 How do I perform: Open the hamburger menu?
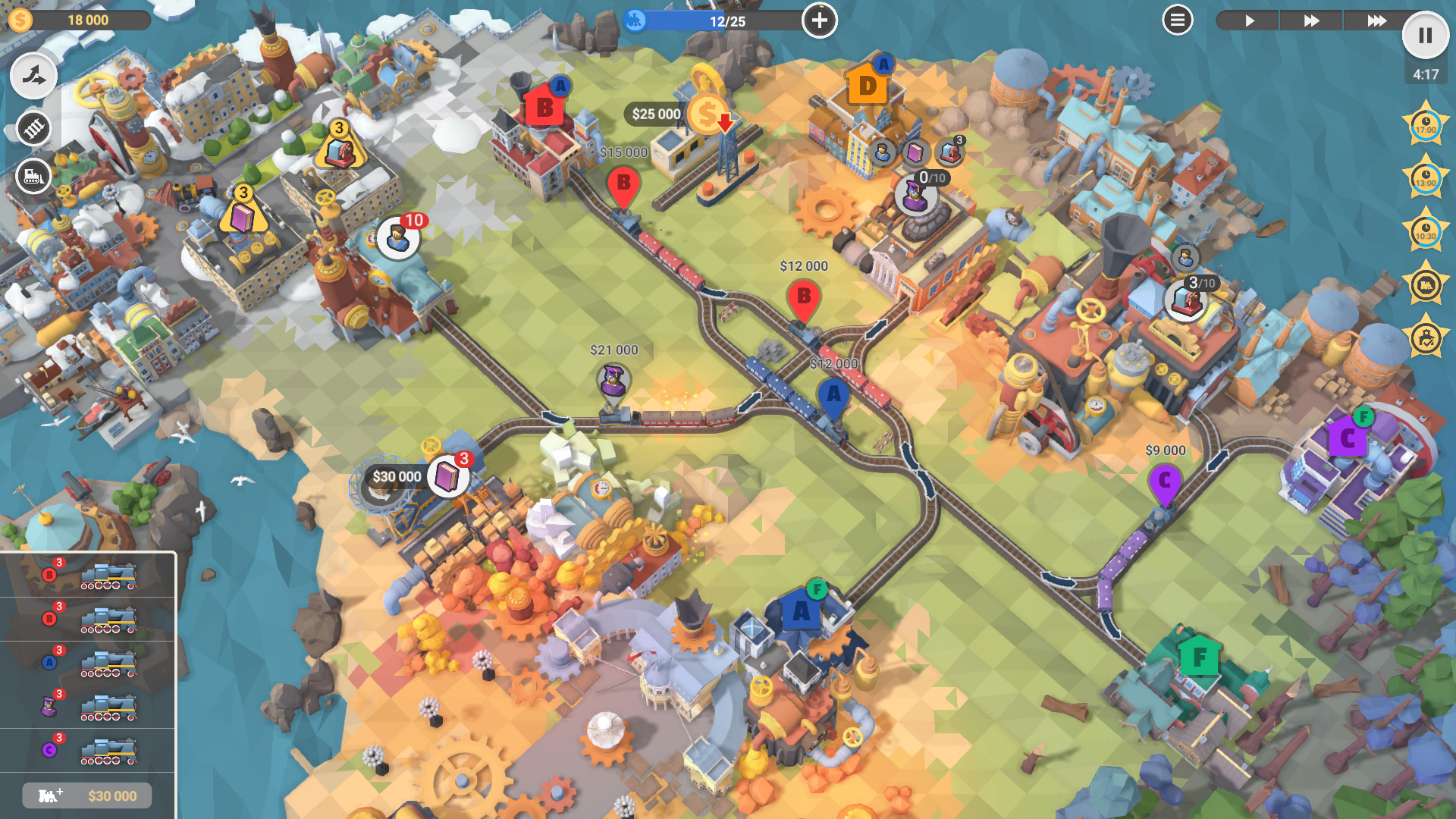1177,20
